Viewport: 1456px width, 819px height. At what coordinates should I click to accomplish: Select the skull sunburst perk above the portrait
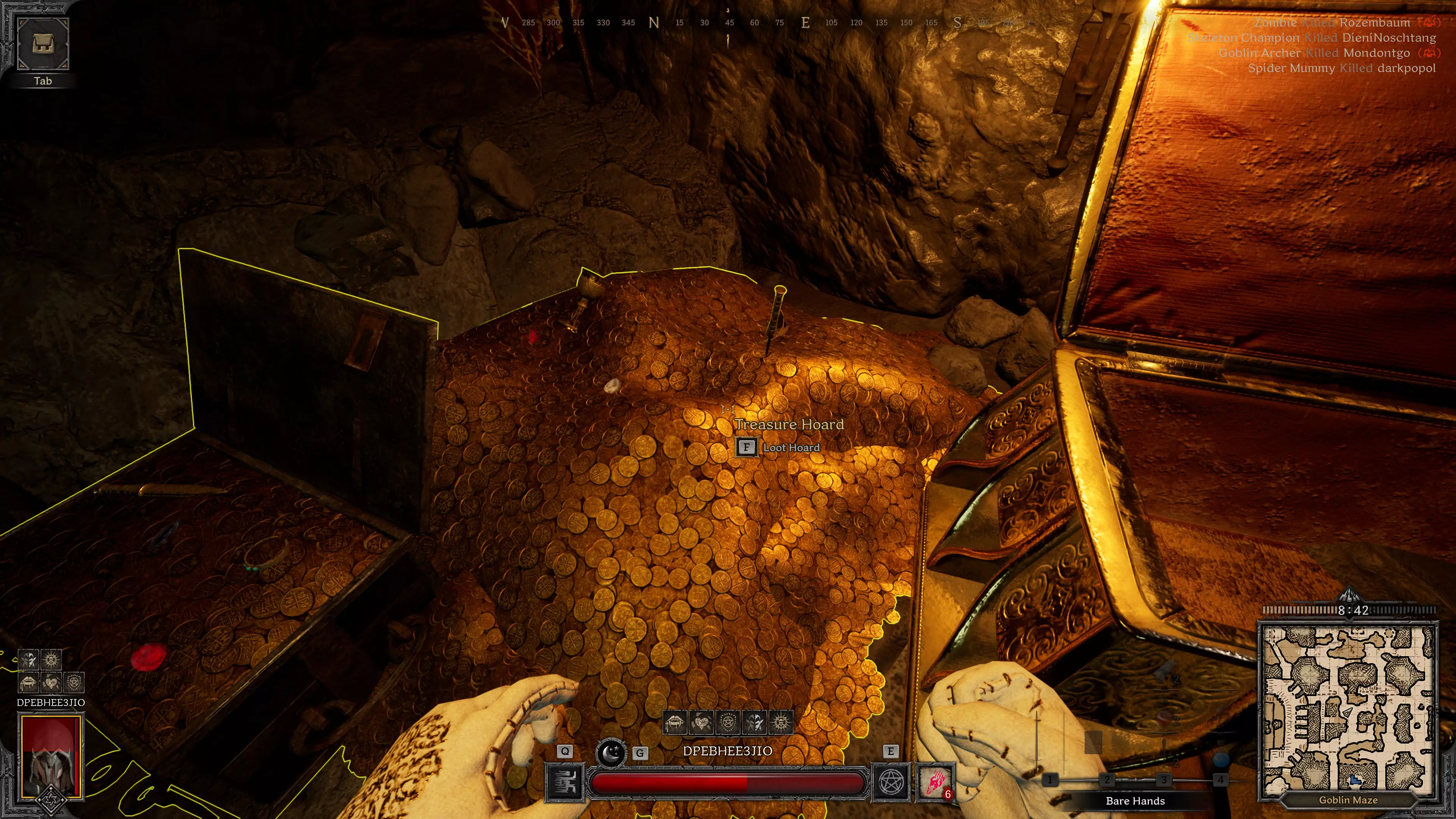coord(52,659)
